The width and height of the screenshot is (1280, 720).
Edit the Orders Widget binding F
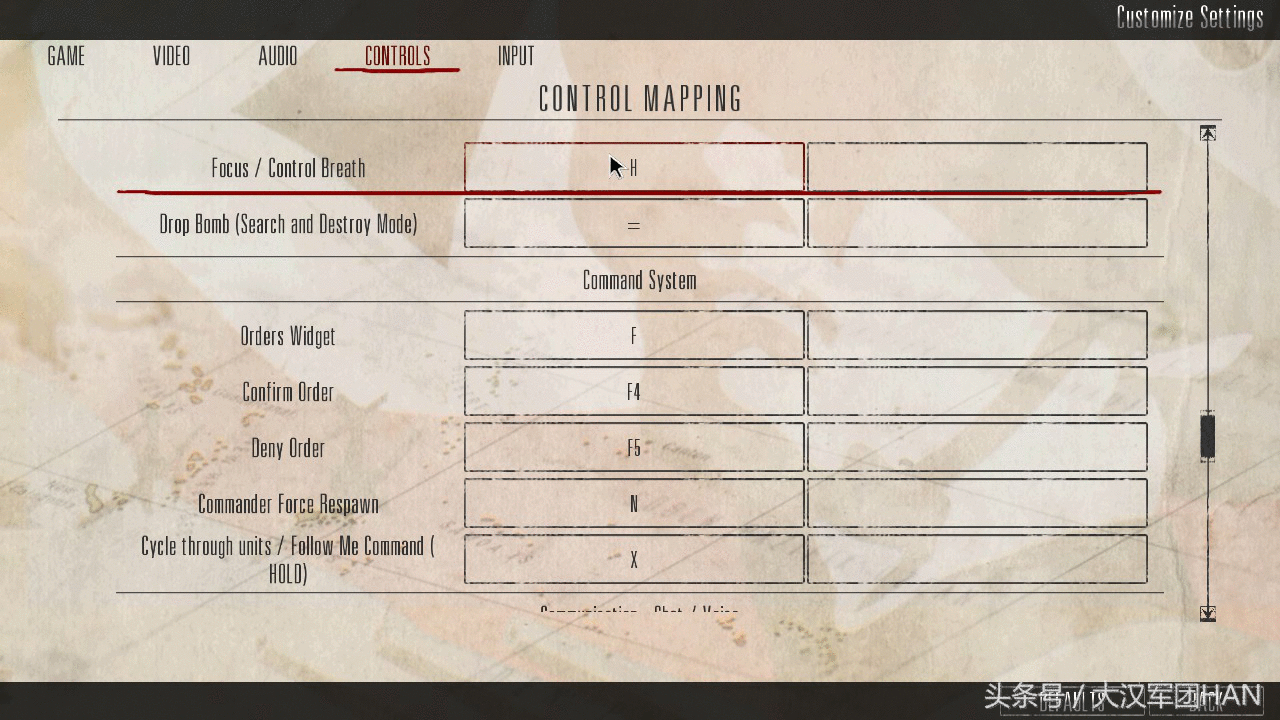[634, 335]
